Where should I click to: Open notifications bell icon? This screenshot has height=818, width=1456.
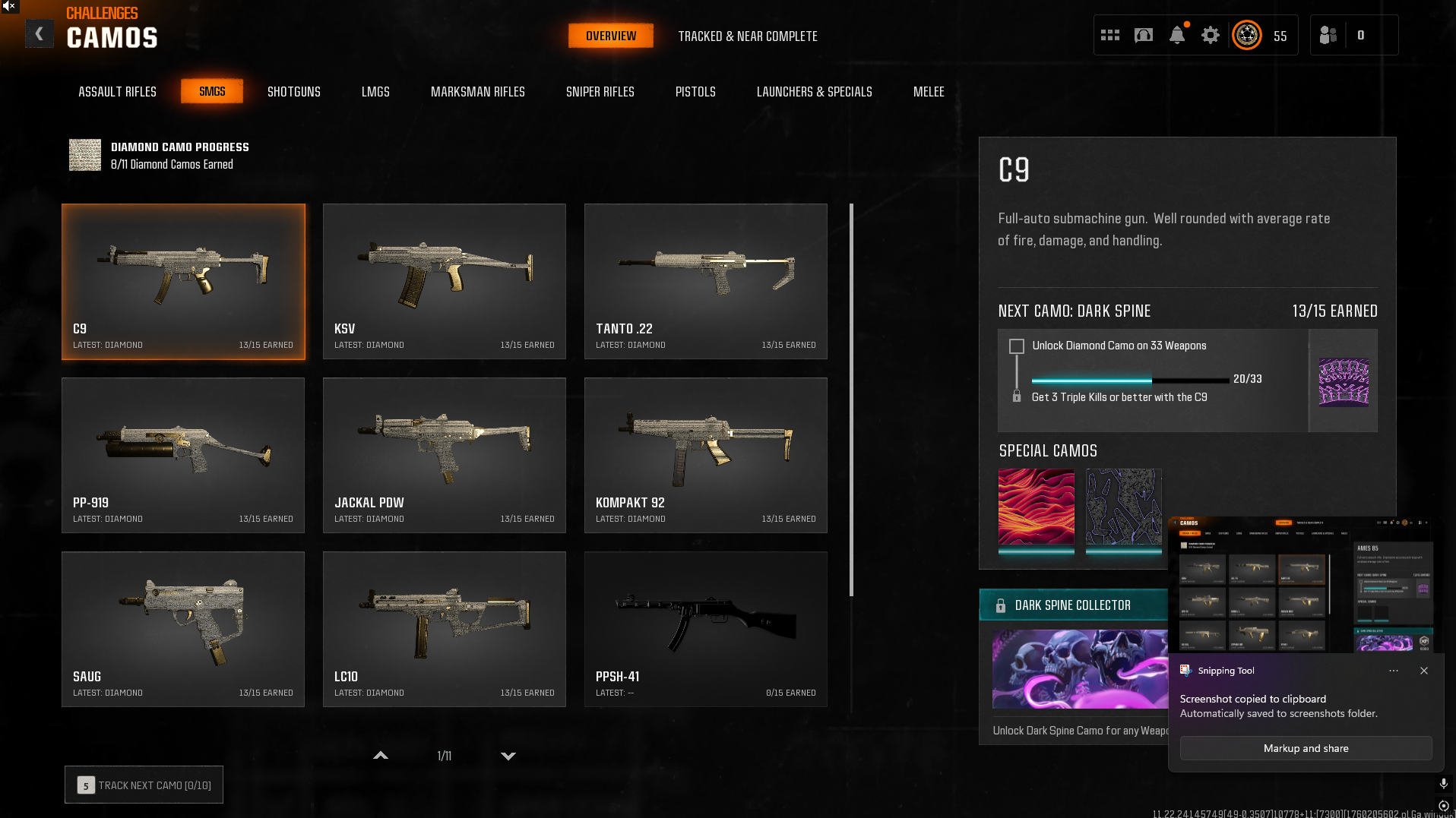coord(1176,35)
